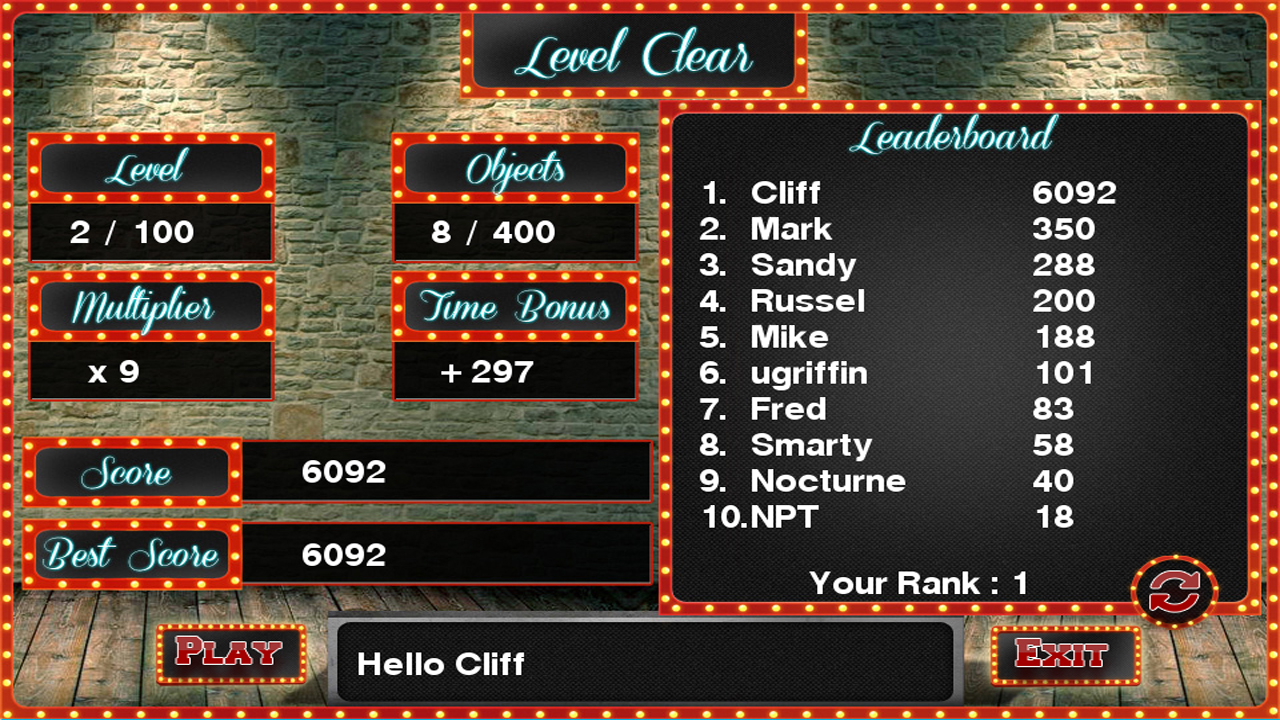The height and width of the screenshot is (720, 1280).
Task: Pick Nocturne's row on the leaderboard
Action: coord(908,481)
